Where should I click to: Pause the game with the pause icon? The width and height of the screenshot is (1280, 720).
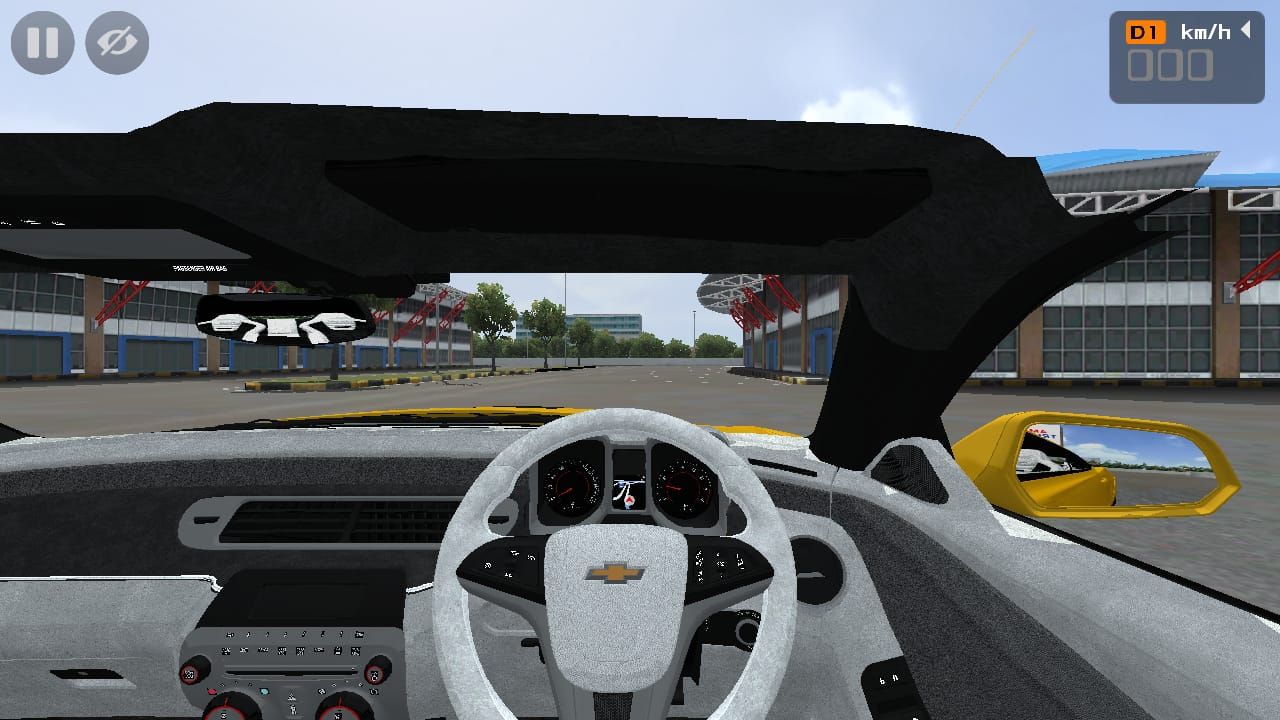click(x=41, y=42)
